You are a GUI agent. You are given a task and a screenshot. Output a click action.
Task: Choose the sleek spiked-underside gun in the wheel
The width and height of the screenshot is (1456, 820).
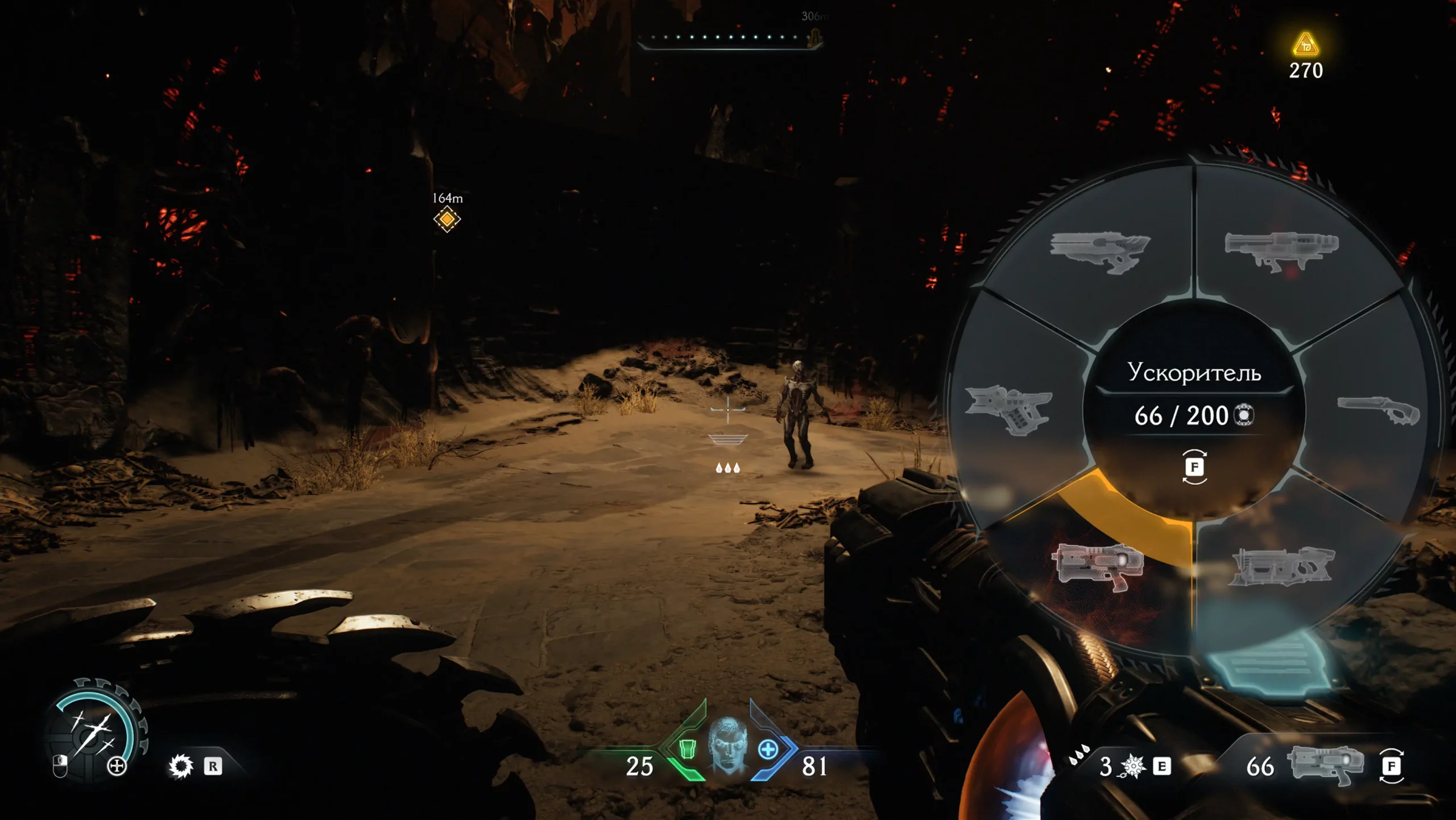pyautogui.click(x=1099, y=252)
